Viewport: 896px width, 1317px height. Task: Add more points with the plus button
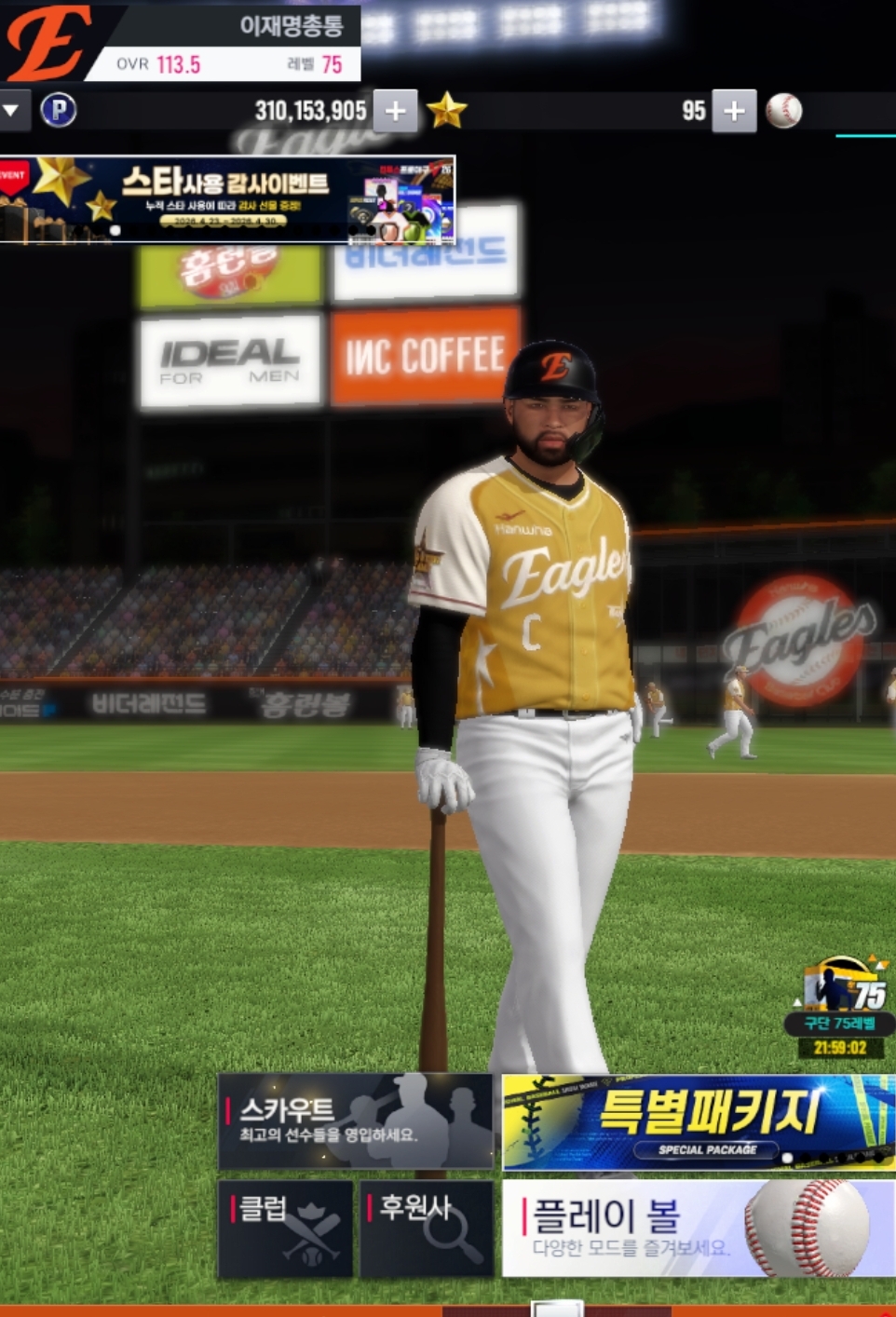click(x=395, y=112)
